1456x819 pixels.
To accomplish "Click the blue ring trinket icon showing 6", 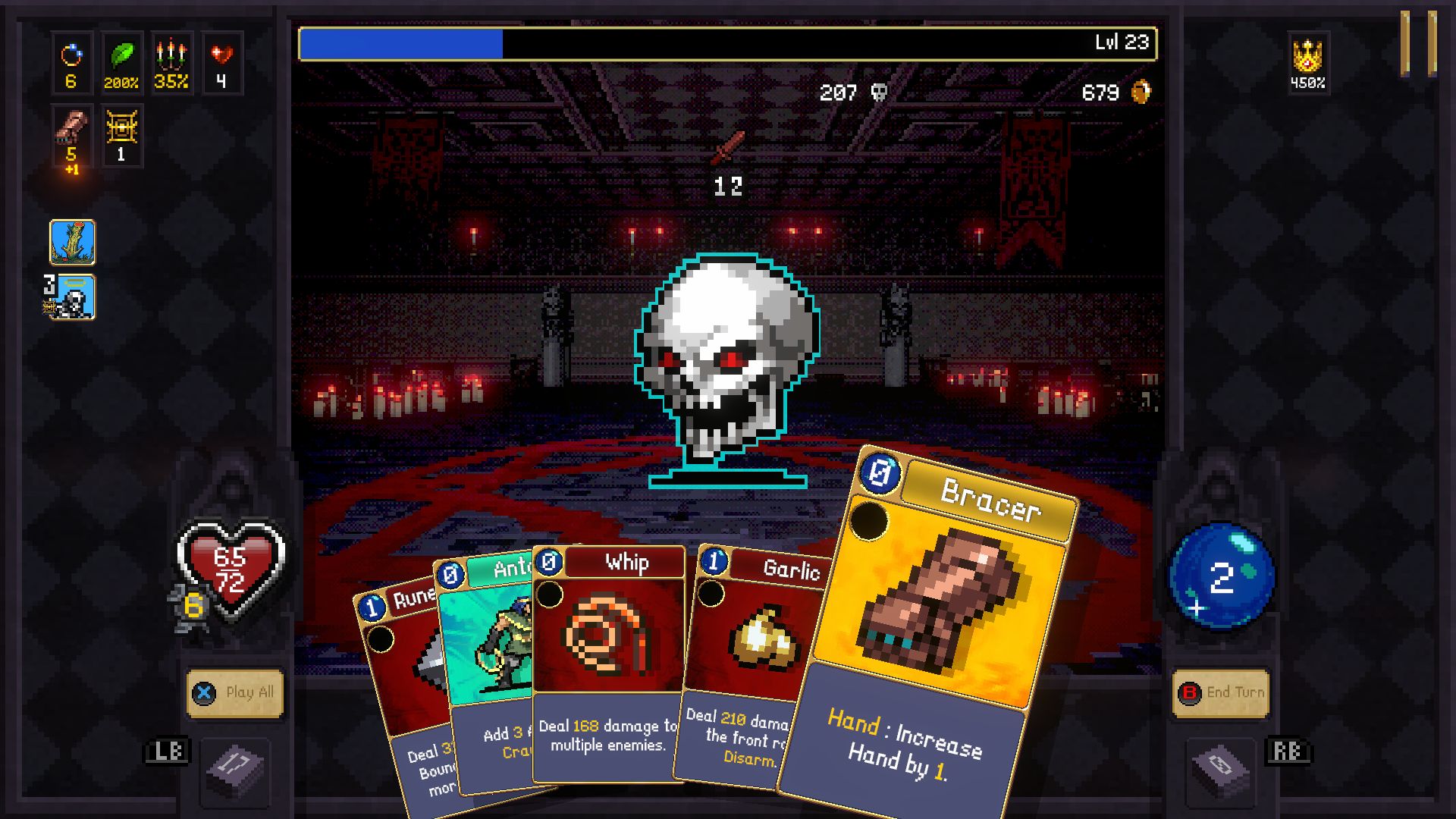I will [x=72, y=59].
